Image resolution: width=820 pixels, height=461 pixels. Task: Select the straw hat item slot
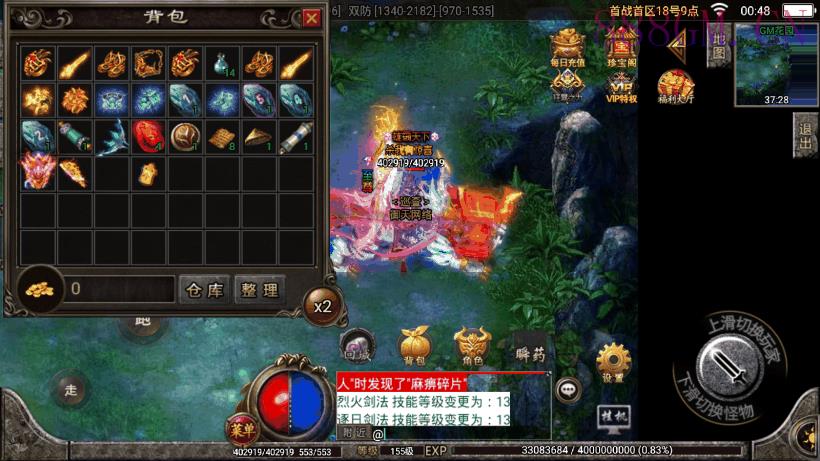click(258, 135)
